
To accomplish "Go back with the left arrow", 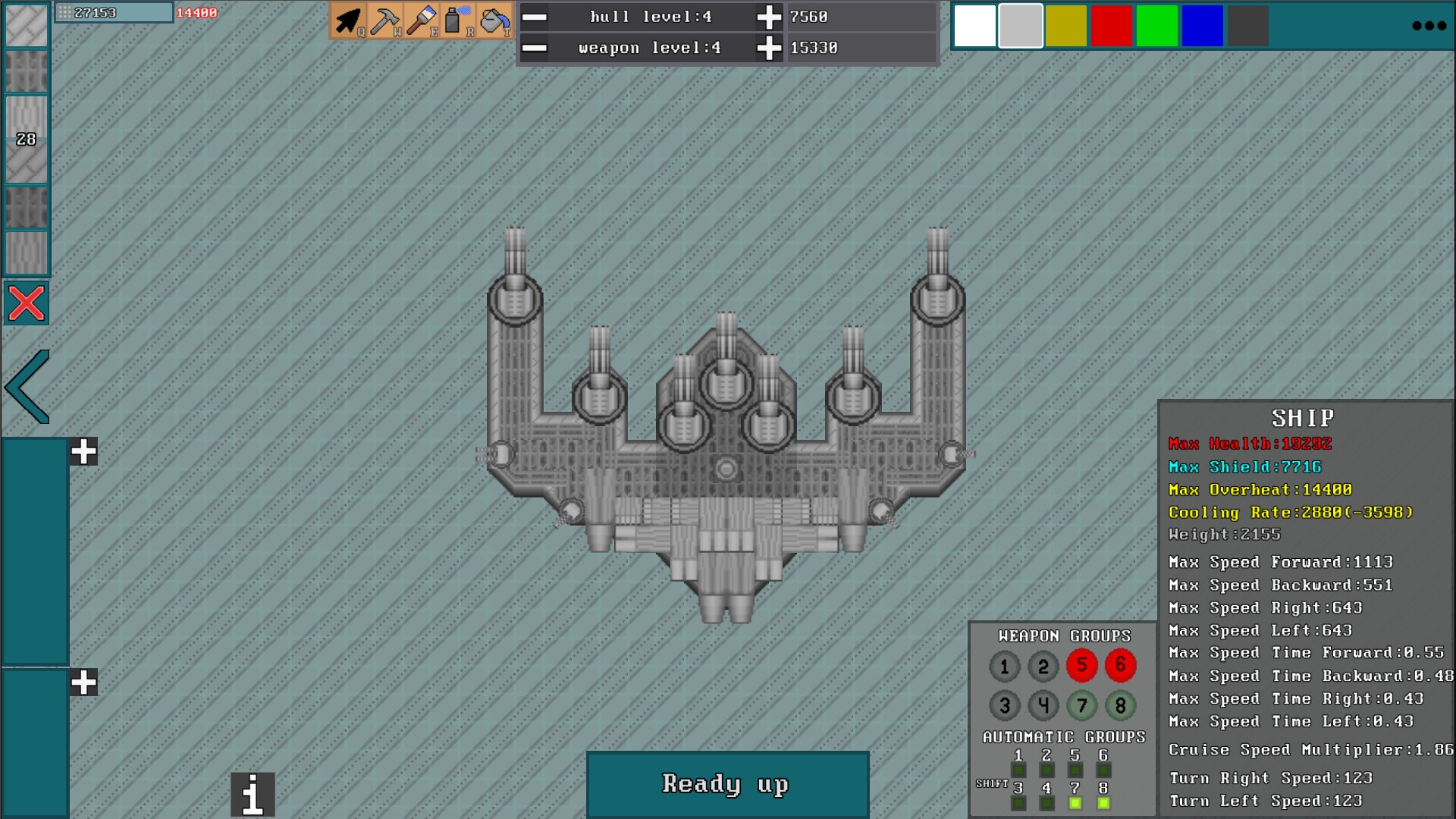I will tap(28, 387).
